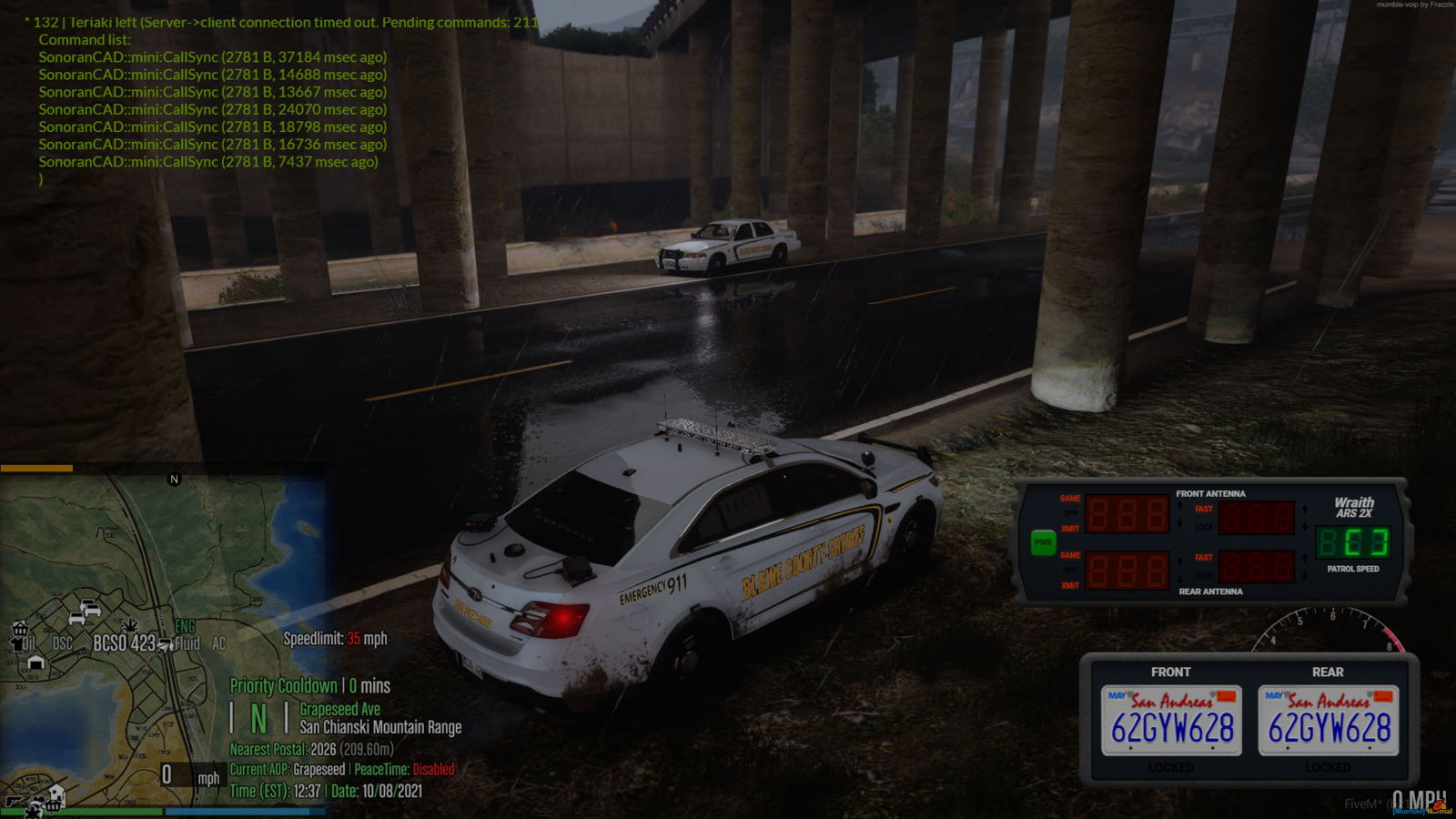Select the REAR panel of the plate reader

click(x=1328, y=672)
